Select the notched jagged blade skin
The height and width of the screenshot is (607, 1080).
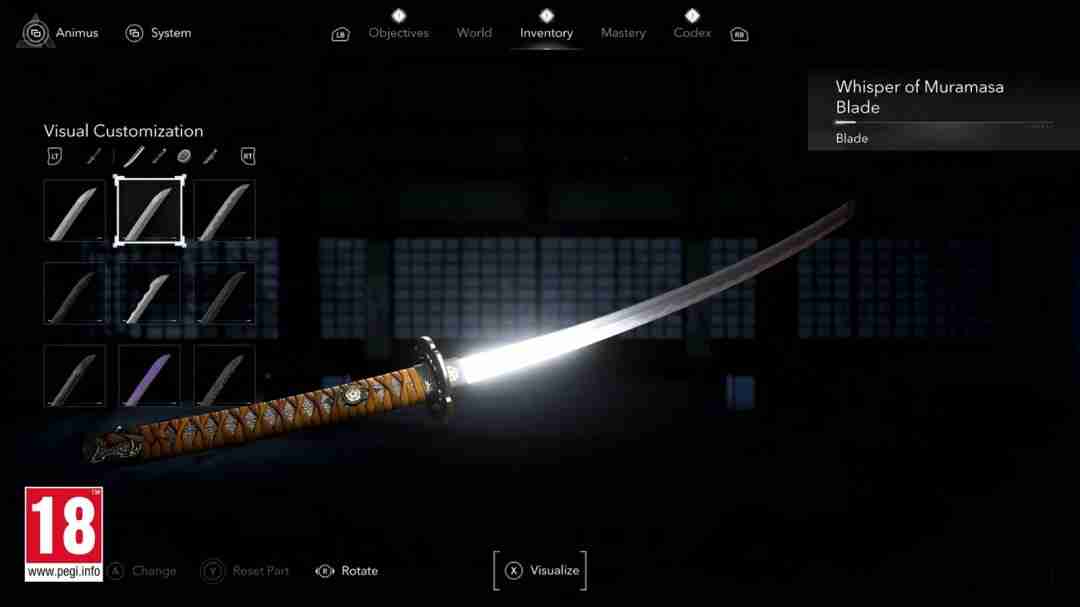(149, 293)
